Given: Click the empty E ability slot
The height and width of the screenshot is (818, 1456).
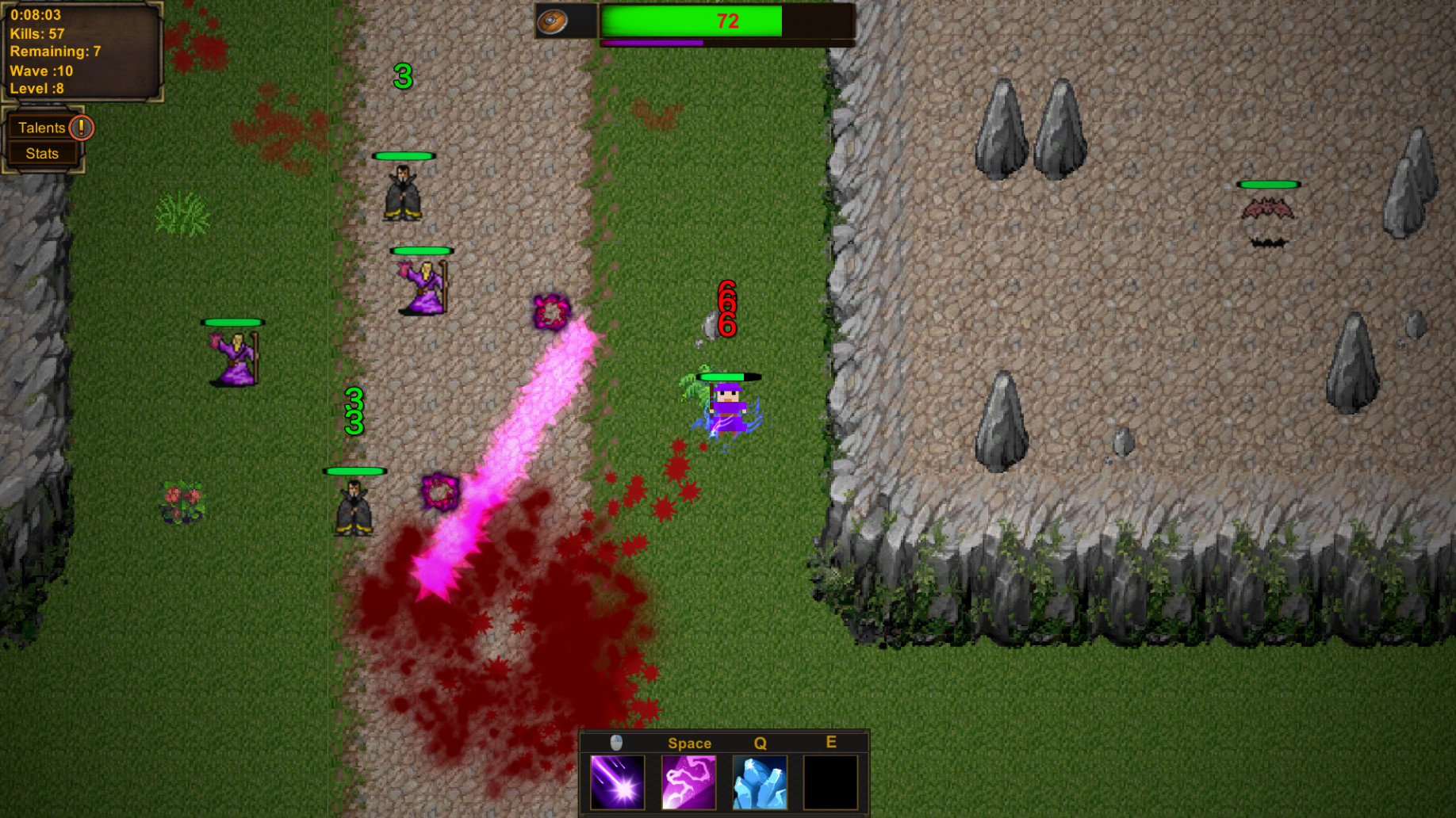Looking at the screenshot, I should pyautogui.click(x=831, y=782).
